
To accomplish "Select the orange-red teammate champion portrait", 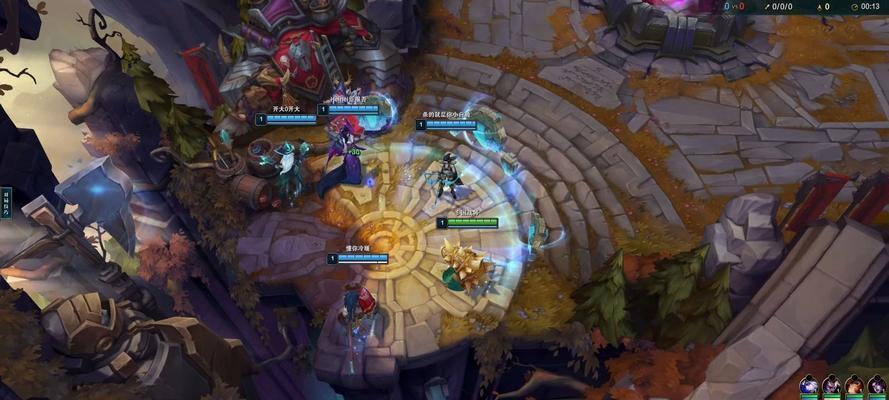I will (x=854, y=386).
